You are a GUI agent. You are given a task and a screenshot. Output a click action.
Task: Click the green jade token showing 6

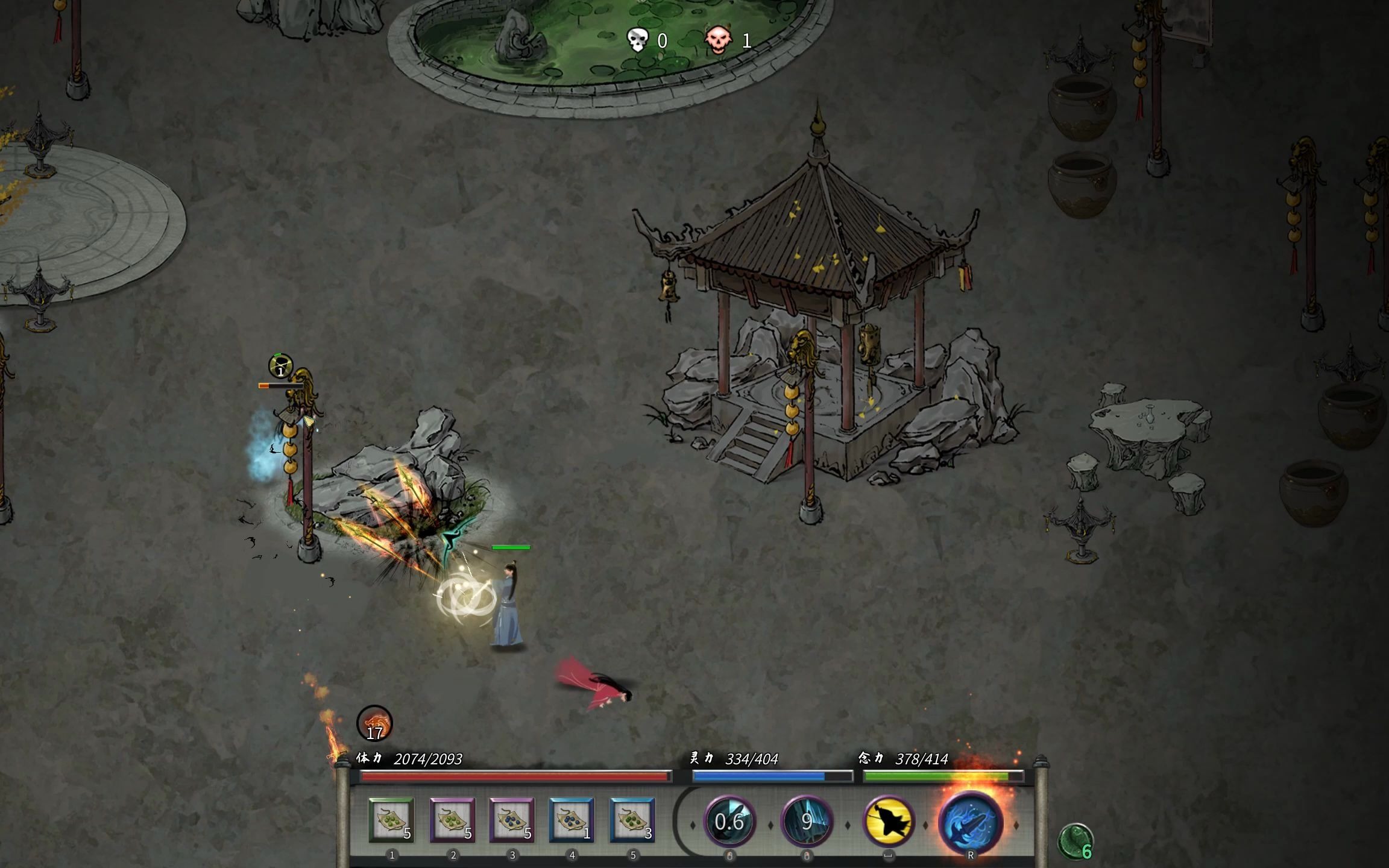pos(1076,841)
